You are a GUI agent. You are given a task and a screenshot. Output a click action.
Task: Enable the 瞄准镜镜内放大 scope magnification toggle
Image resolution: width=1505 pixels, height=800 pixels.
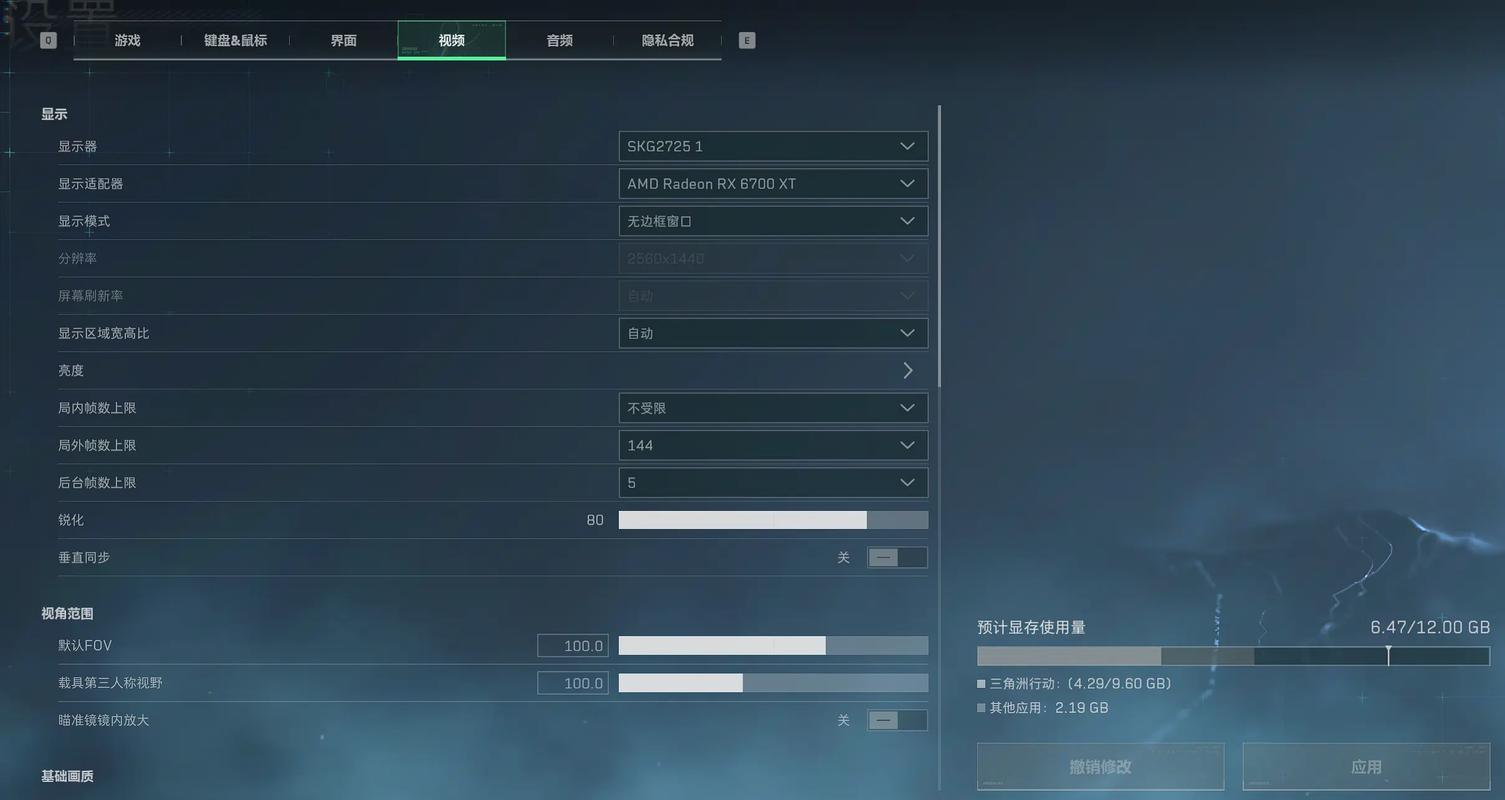[x=897, y=719]
